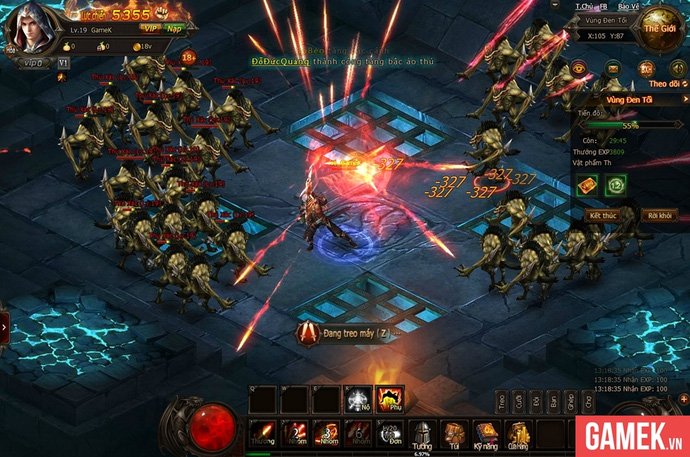Open the Cửa hàng shop icon

[x=518, y=432]
